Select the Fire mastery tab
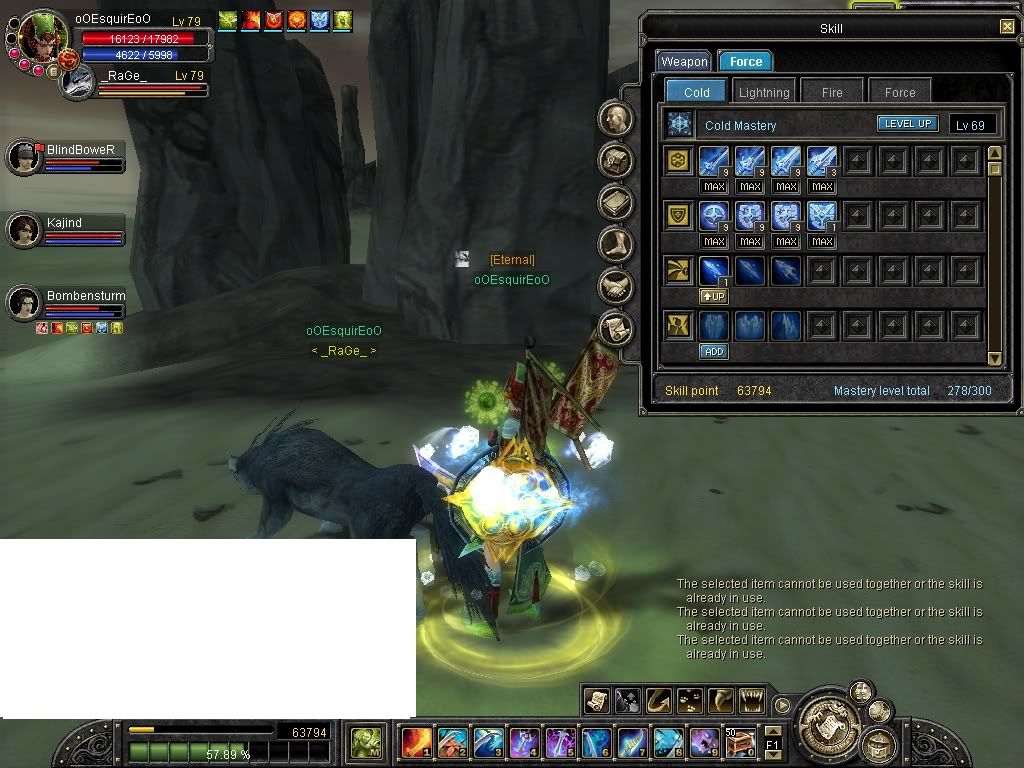 tap(832, 92)
